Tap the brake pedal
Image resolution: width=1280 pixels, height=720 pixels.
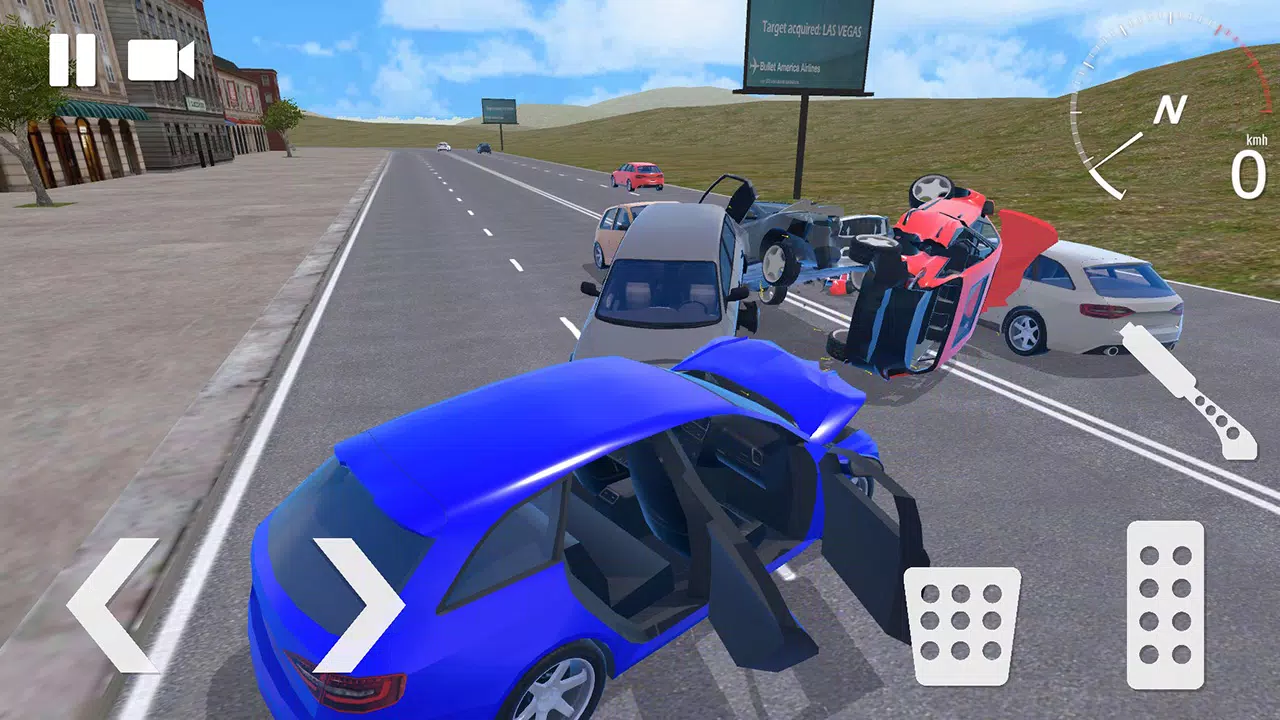(962, 626)
